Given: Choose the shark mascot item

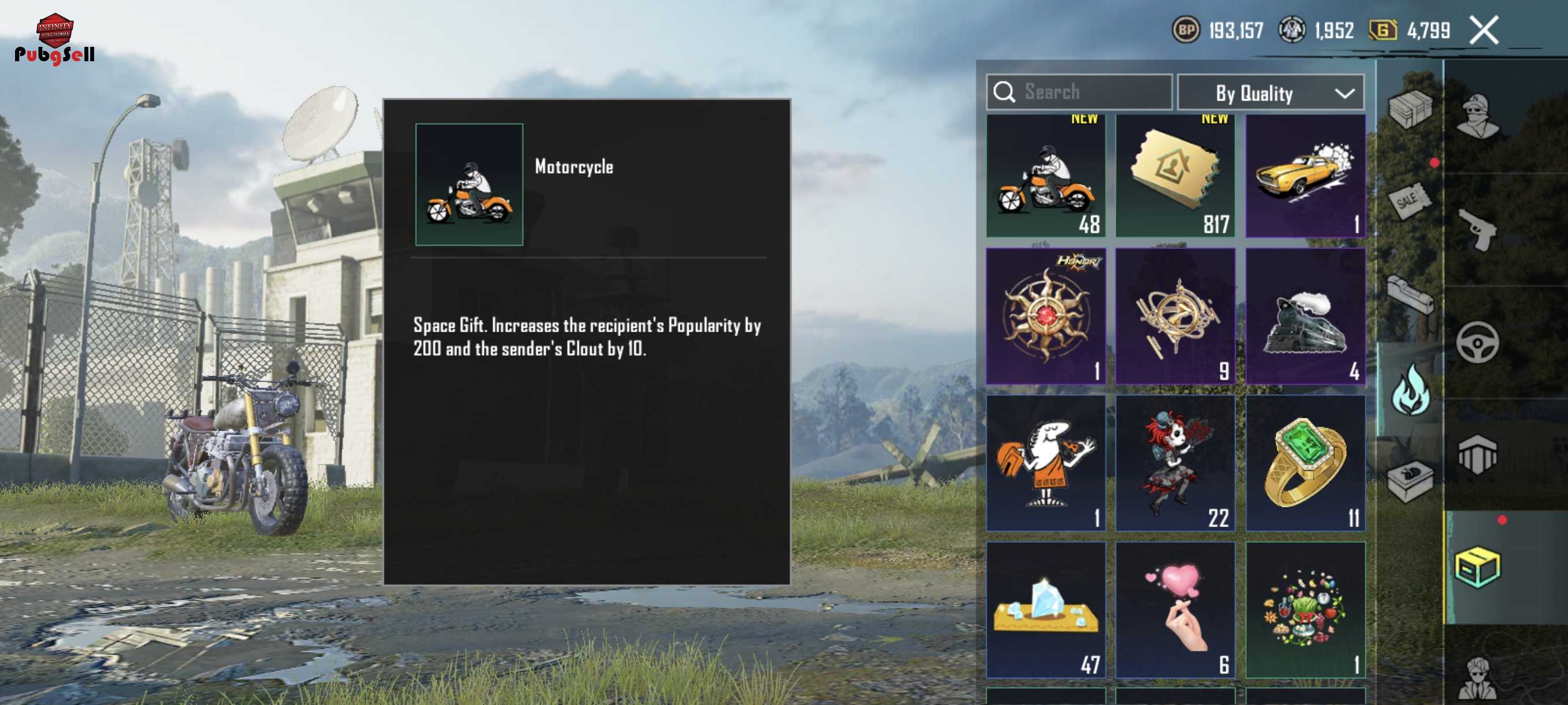Looking at the screenshot, I should tap(1045, 463).
